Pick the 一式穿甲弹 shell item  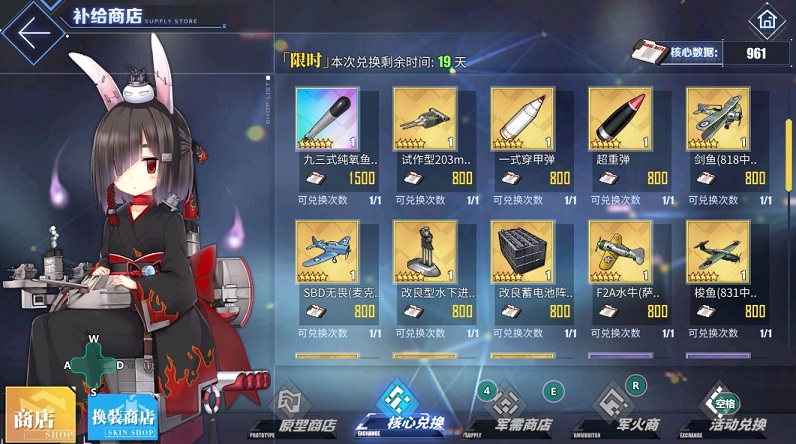point(522,120)
